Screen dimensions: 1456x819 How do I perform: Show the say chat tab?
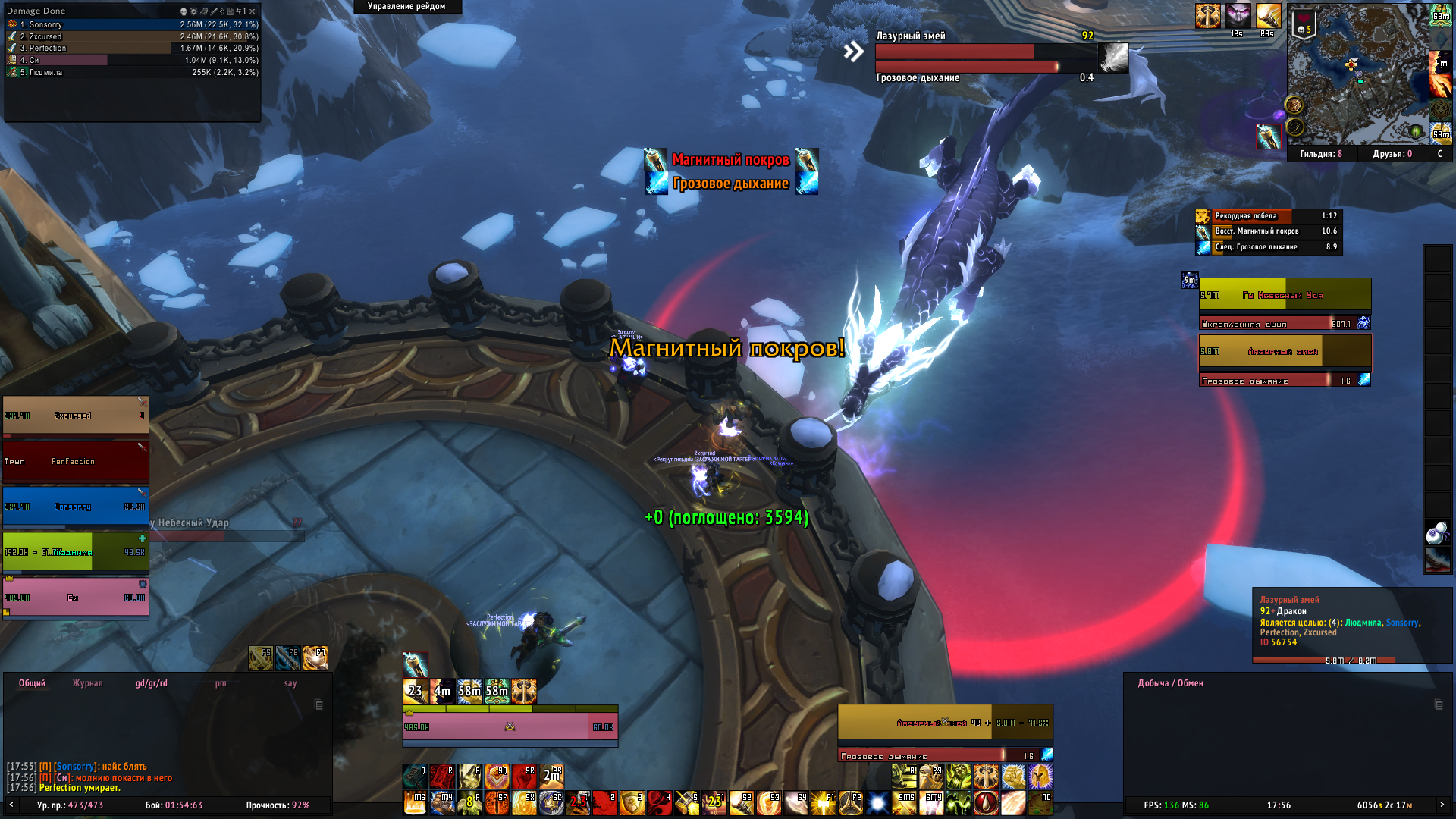290,683
